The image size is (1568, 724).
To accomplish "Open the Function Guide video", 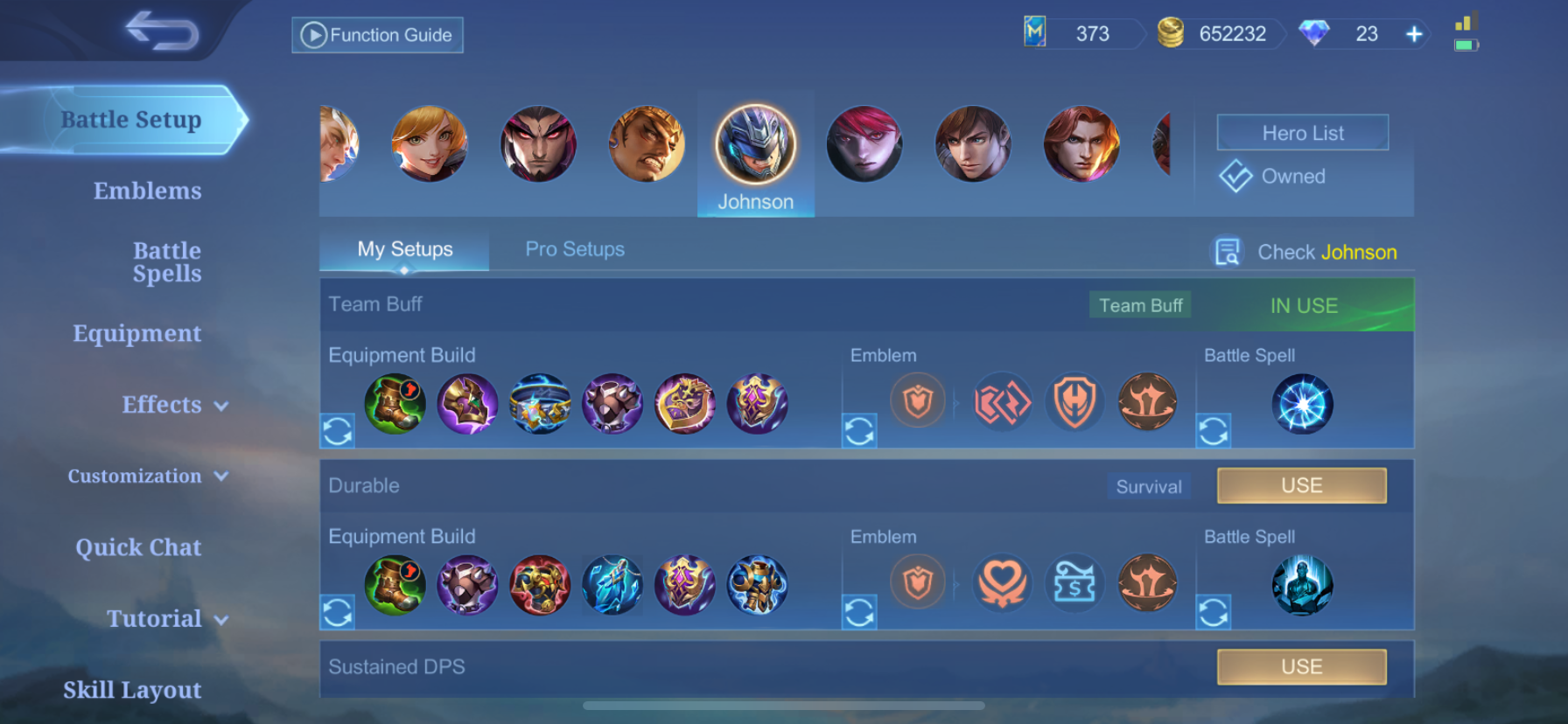I will (x=377, y=35).
